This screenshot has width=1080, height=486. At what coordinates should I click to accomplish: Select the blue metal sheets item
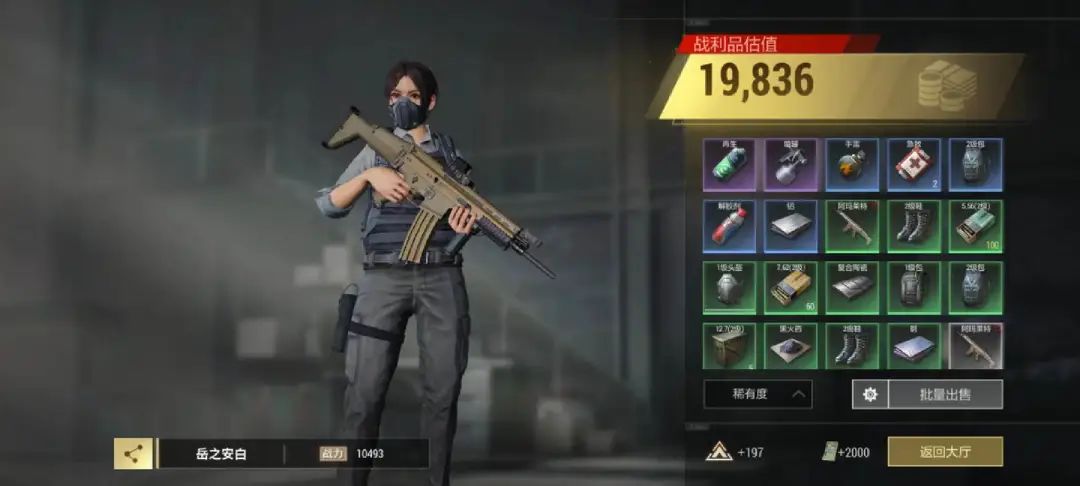(x=914, y=347)
